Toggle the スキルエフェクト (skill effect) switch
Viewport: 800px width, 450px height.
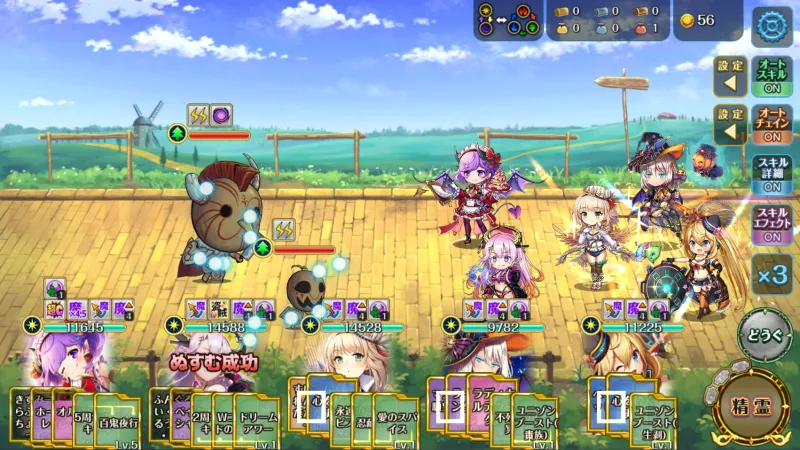click(x=771, y=224)
